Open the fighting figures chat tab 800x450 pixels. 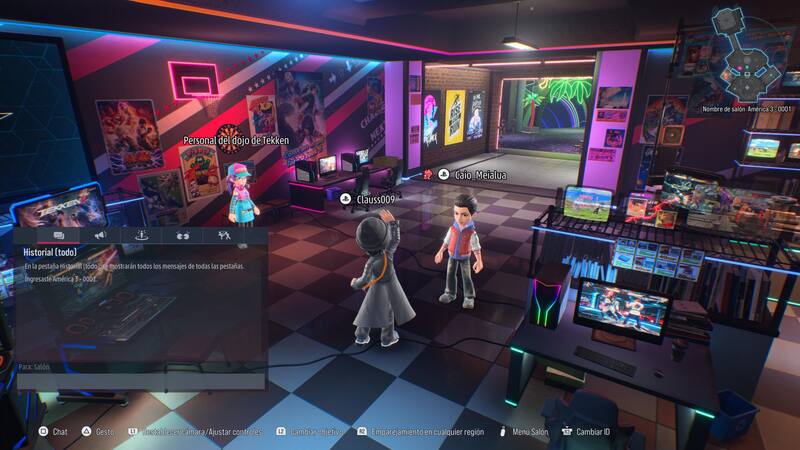coord(224,235)
